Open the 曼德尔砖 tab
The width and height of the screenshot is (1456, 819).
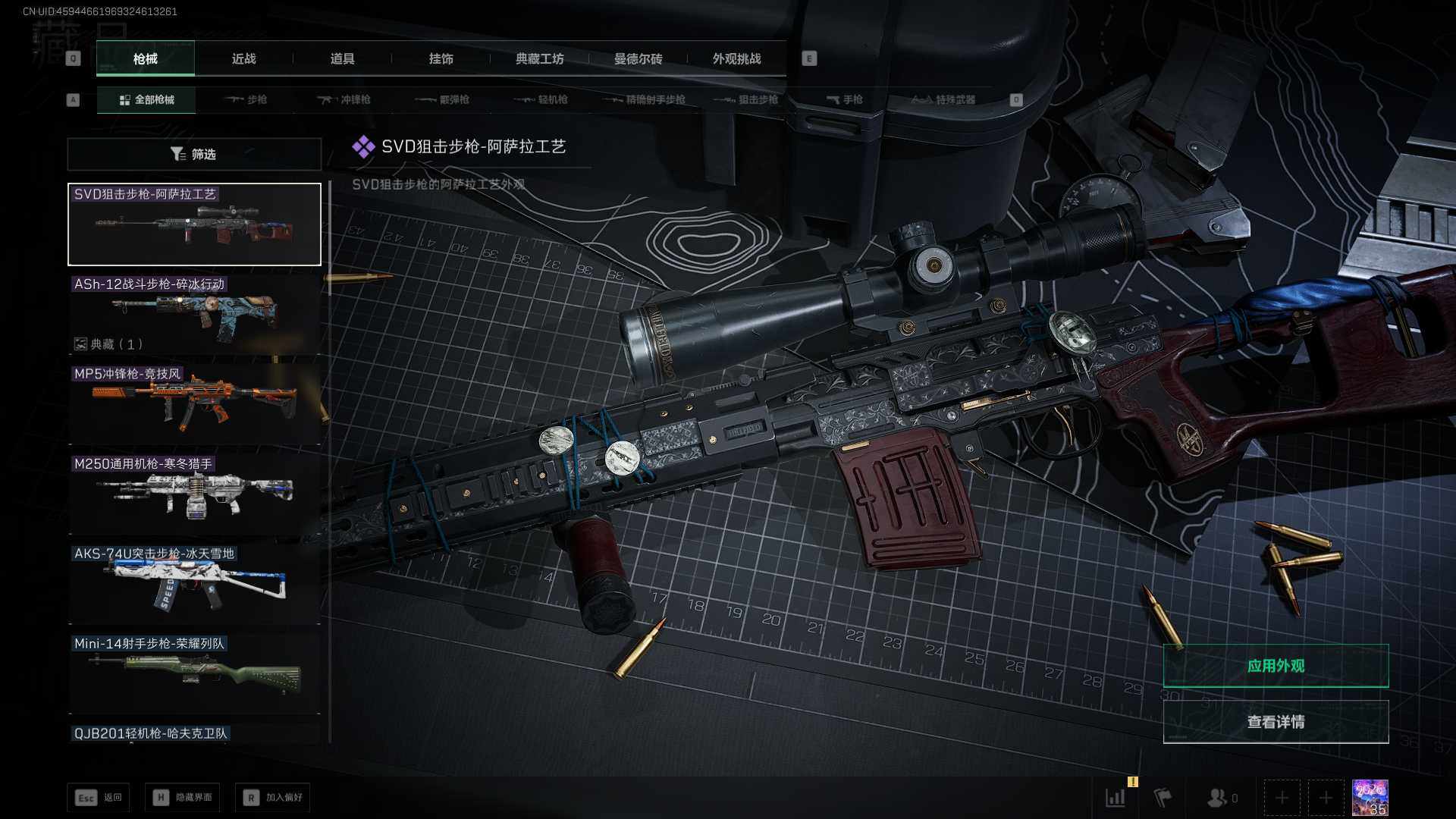(x=638, y=59)
